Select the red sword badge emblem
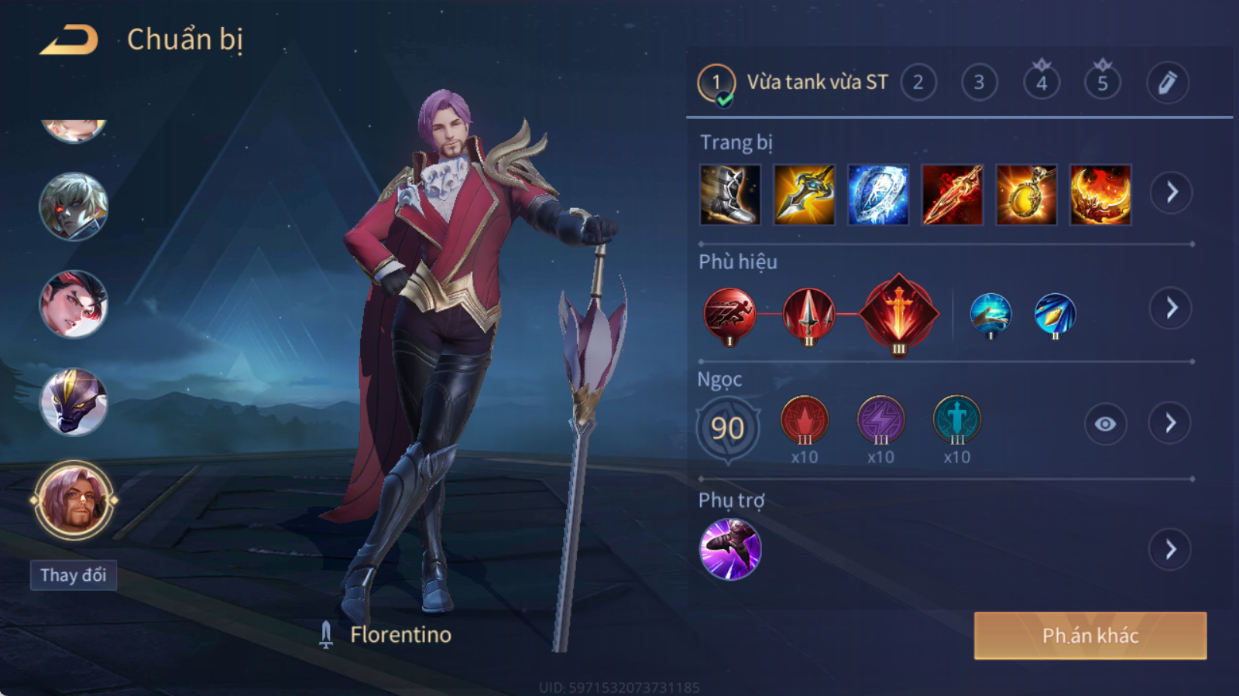Viewport: 1239px width, 696px height. pyautogui.click(x=899, y=314)
